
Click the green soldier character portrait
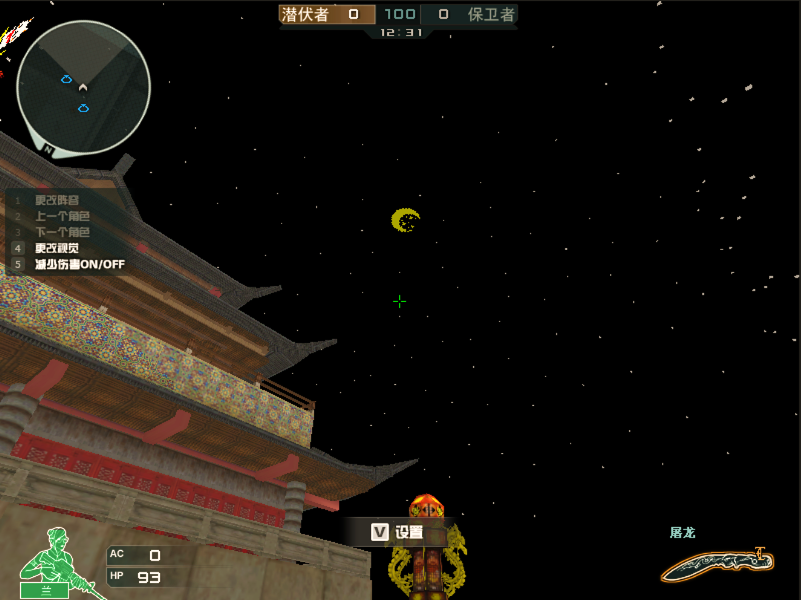(48, 562)
